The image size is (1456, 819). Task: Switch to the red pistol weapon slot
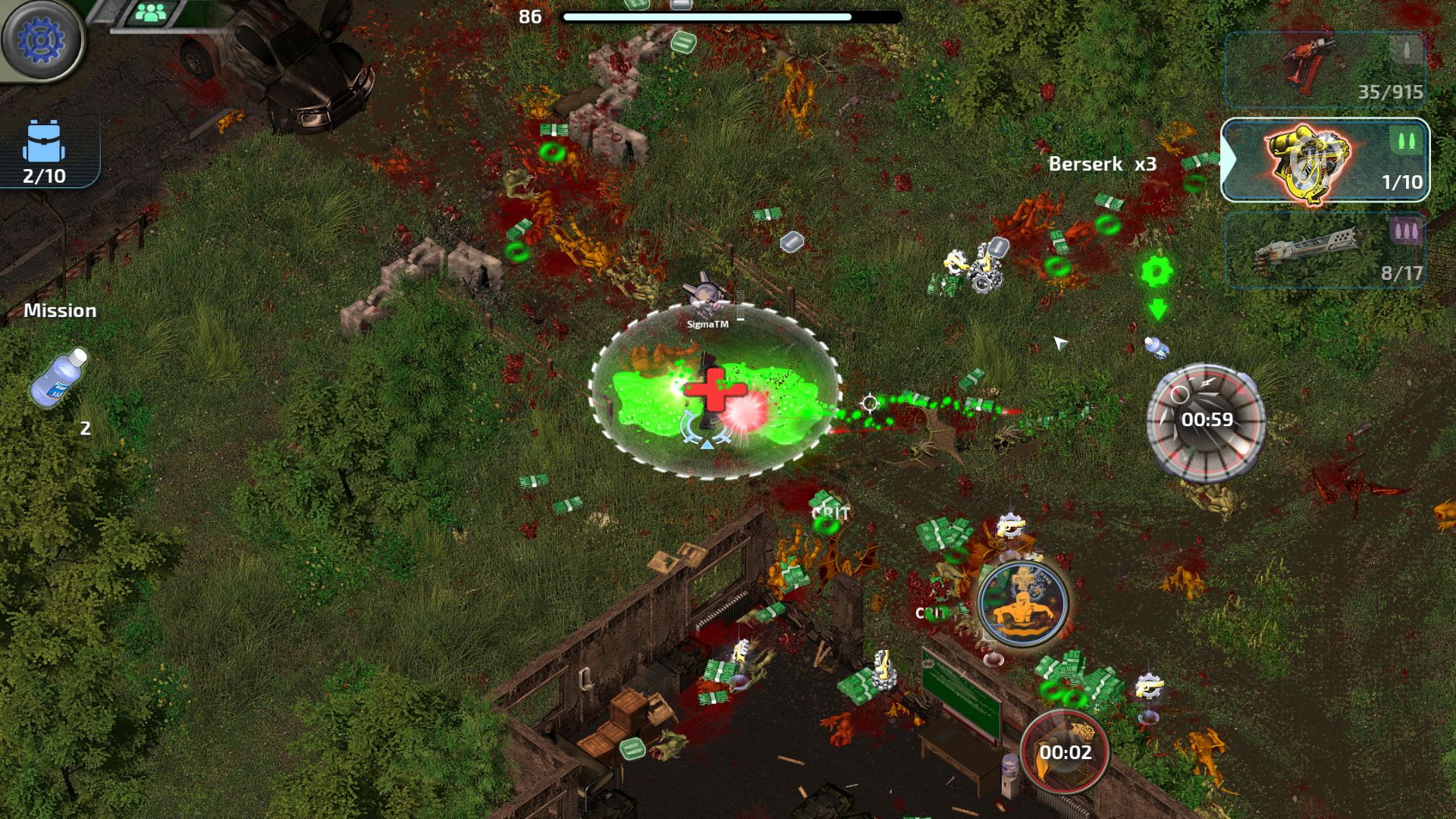[x=1325, y=70]
